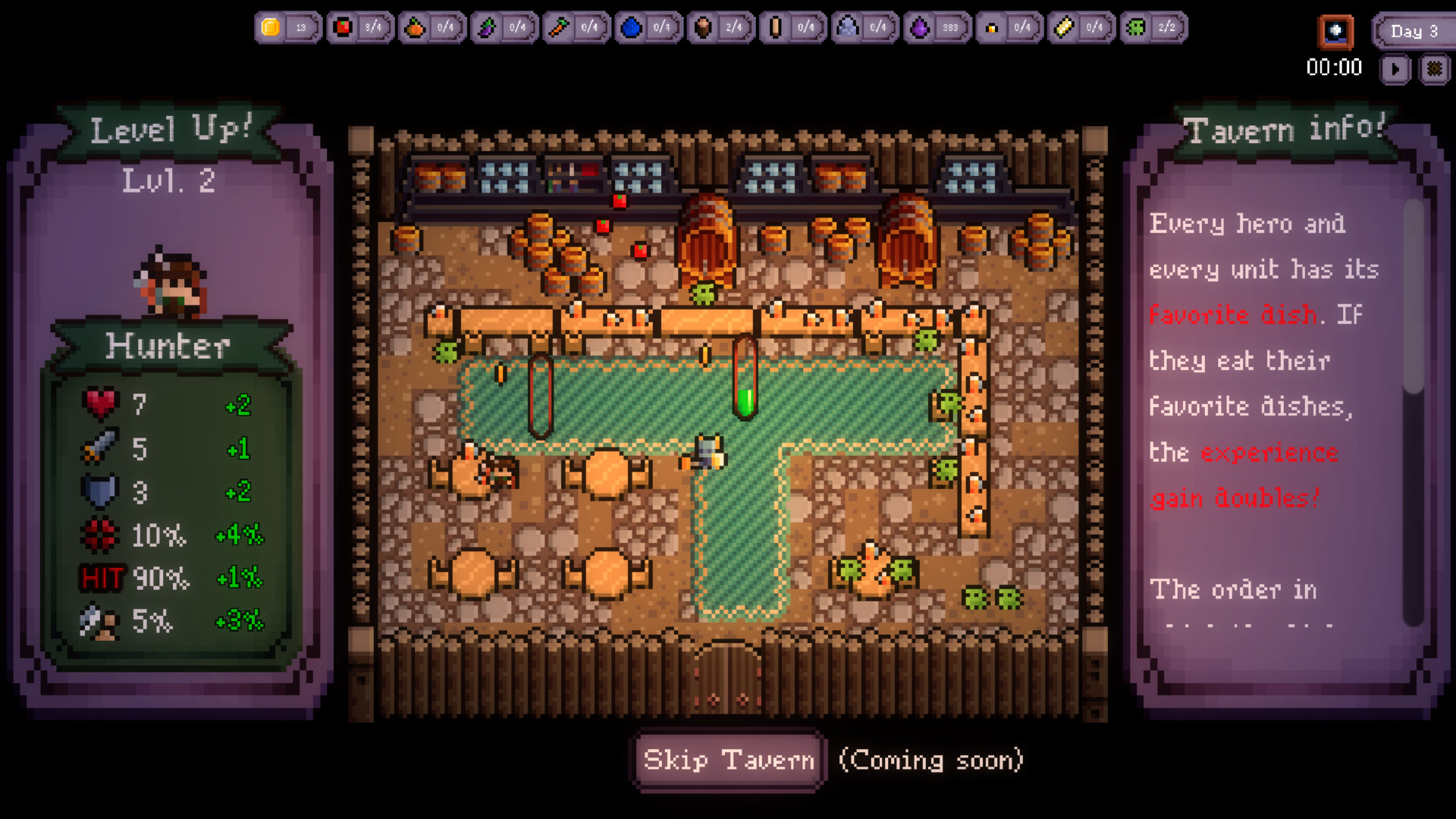Click the blue droplet ingredient icon
The height and width of the screenshot is (819, 1456).
click(631, 27)
